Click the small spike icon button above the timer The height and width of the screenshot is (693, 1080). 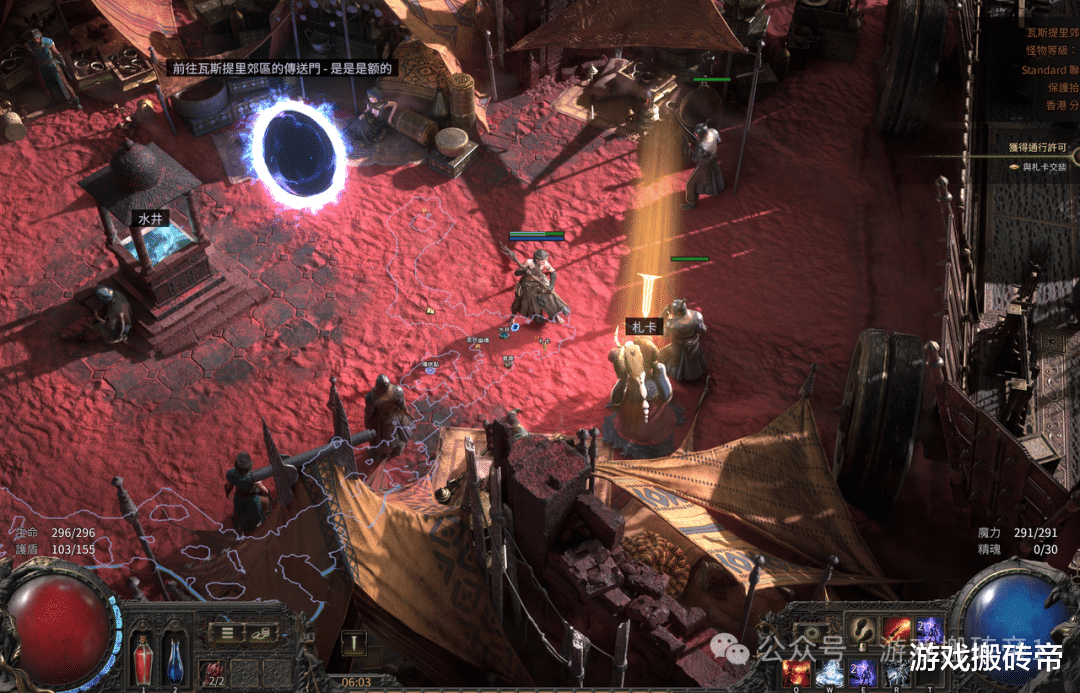point(354,642)
